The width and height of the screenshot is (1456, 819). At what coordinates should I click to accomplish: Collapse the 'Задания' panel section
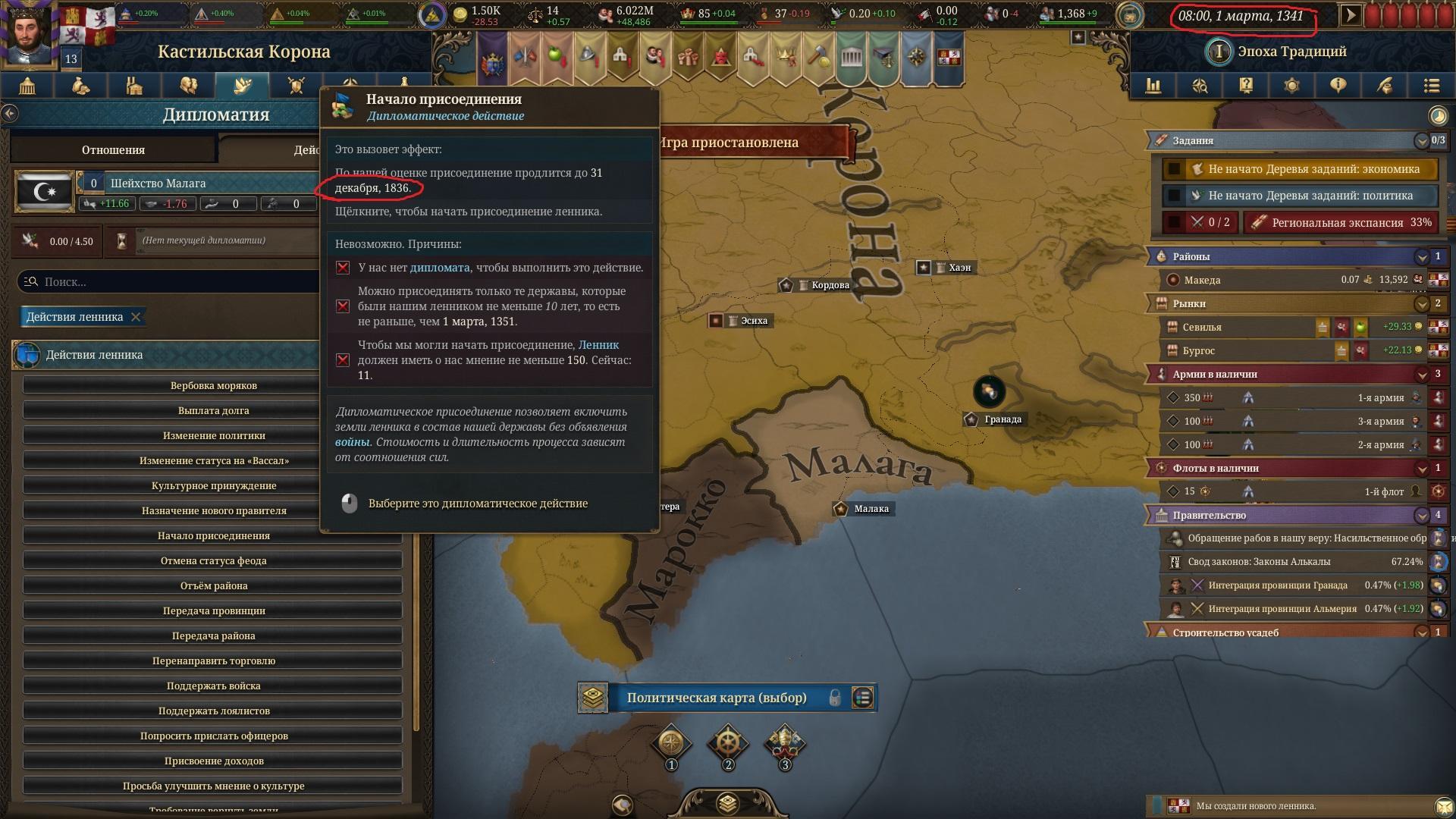pos(1422,140)
